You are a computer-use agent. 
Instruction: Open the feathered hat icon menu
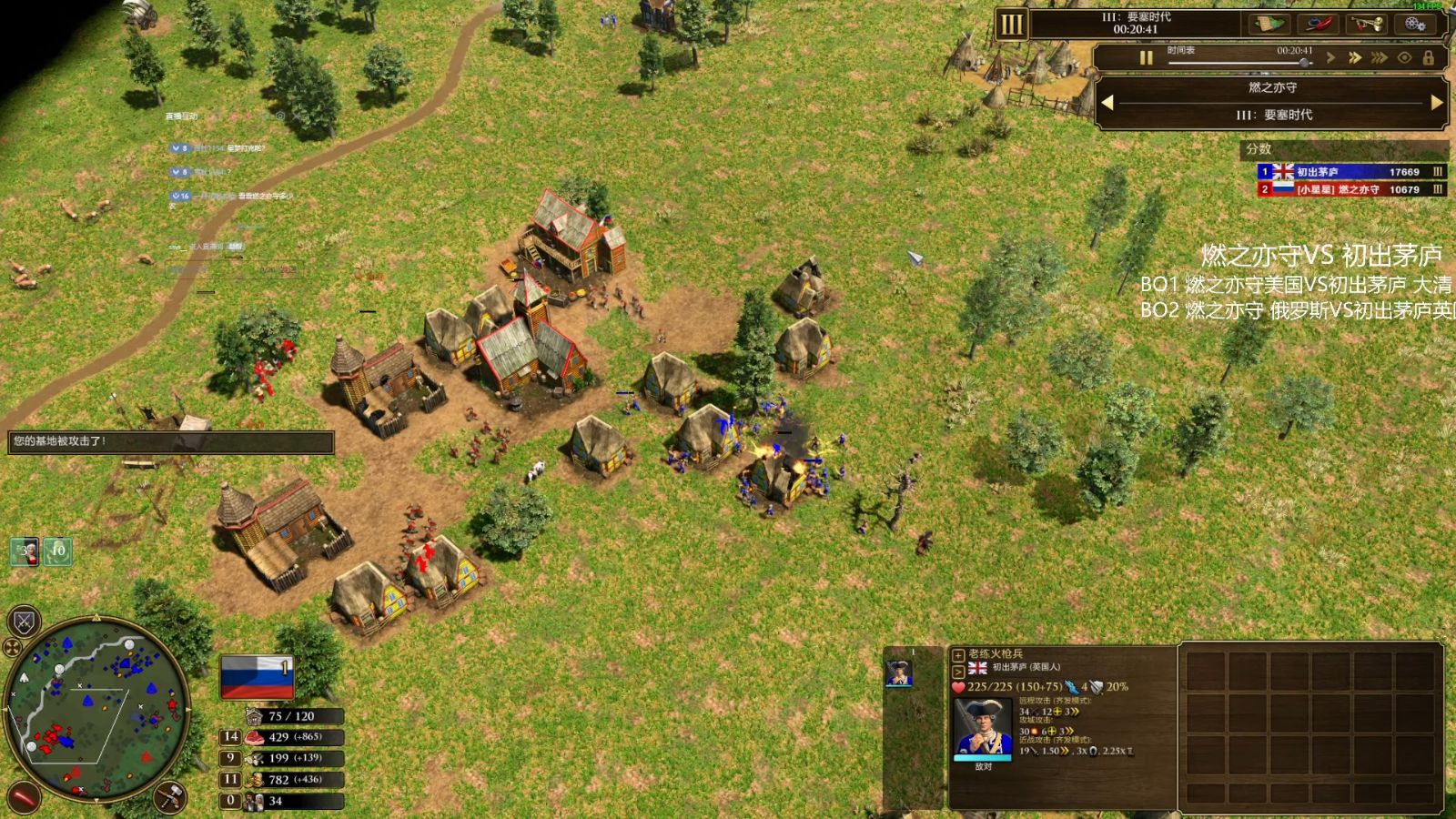[1316, 24]
